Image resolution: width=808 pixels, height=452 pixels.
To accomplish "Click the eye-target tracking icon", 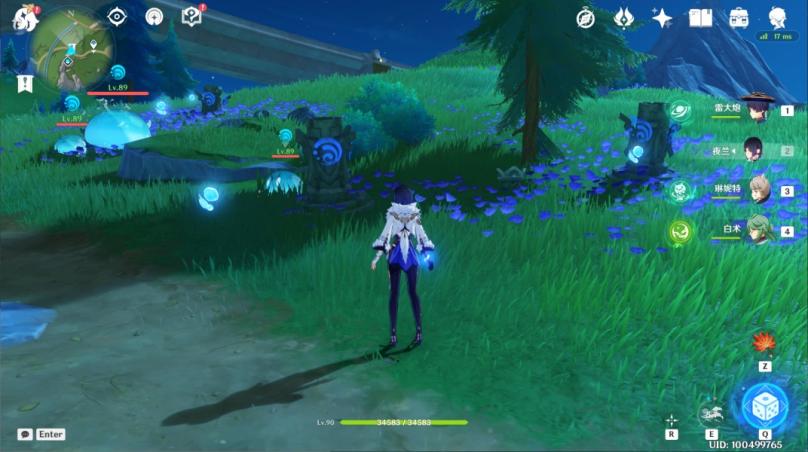I will tap(117, 16).
